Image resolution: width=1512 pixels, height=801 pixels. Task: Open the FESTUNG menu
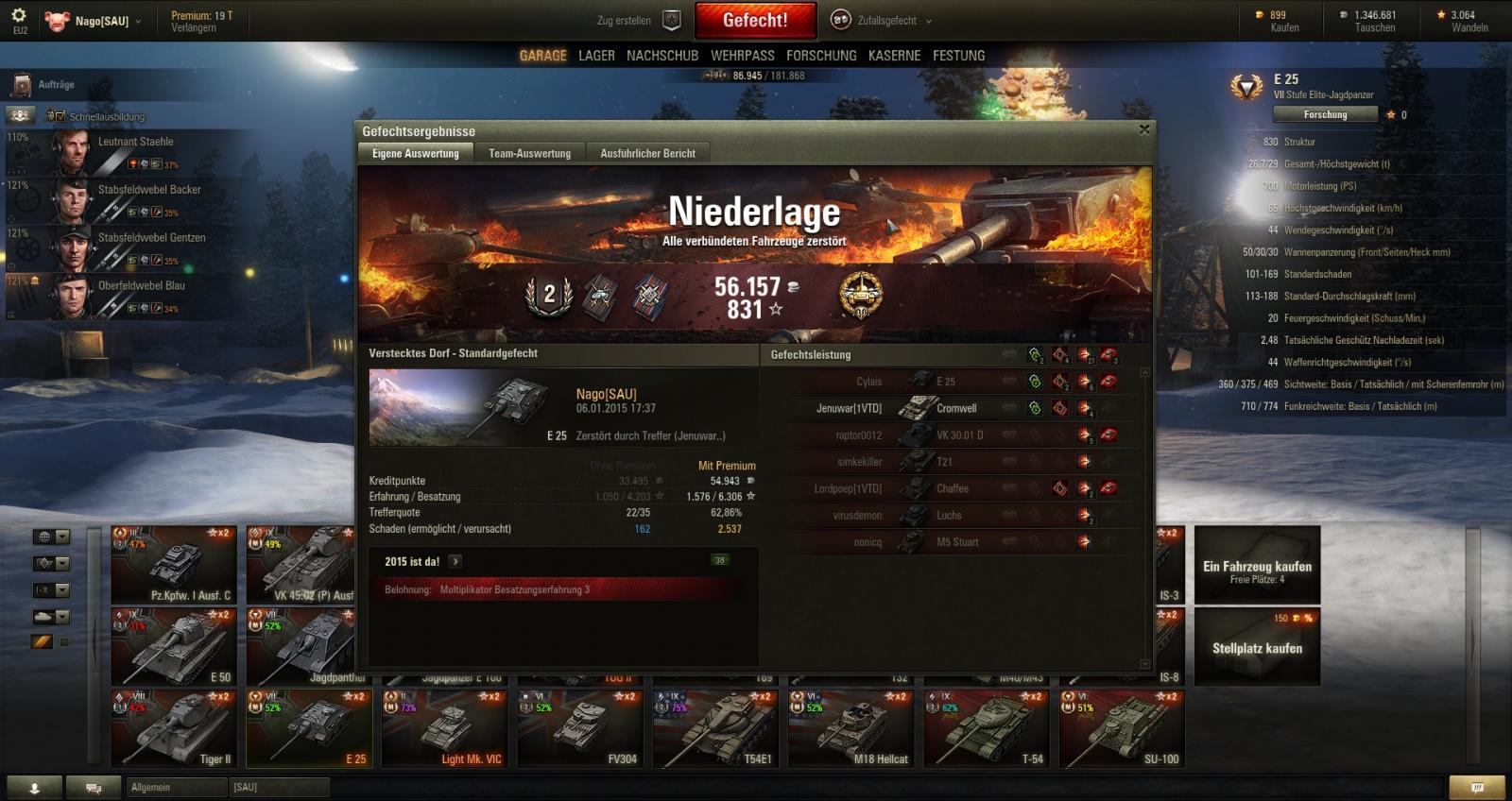click(958, 56)
